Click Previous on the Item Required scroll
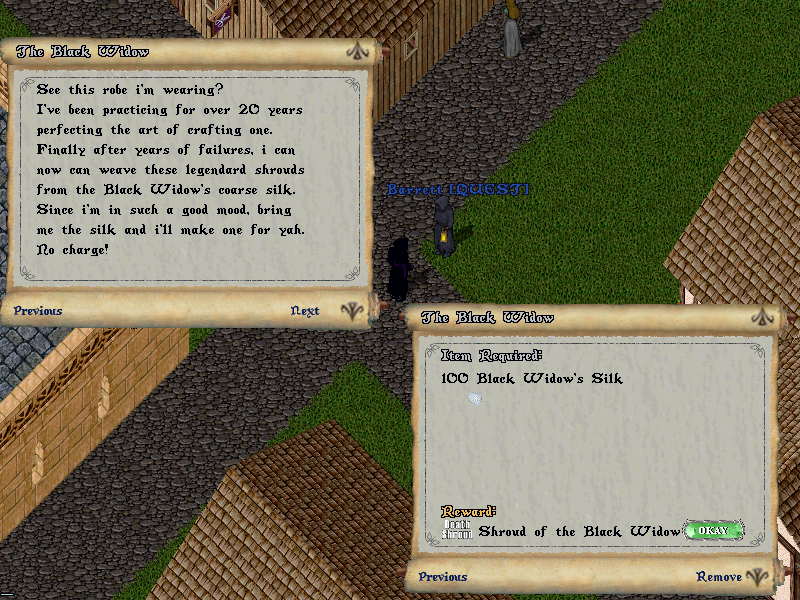 pos(443,577)
